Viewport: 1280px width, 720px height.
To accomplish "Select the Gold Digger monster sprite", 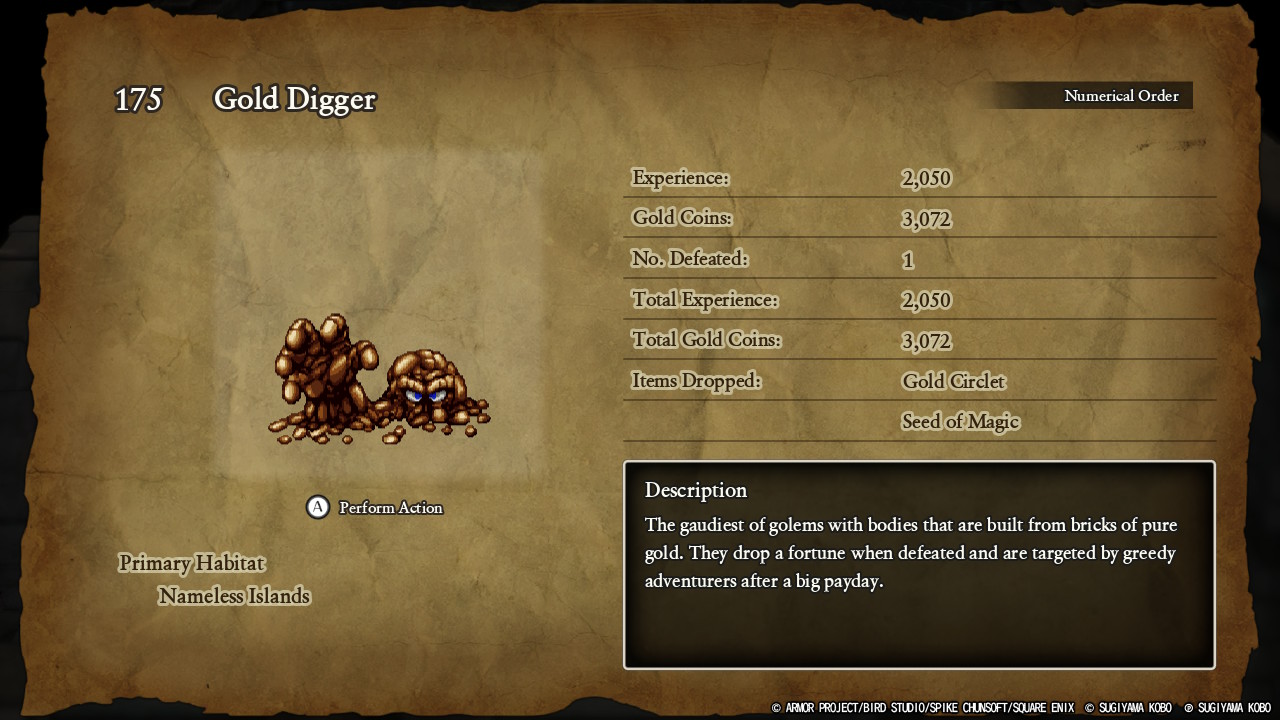I will coord(378,380).
